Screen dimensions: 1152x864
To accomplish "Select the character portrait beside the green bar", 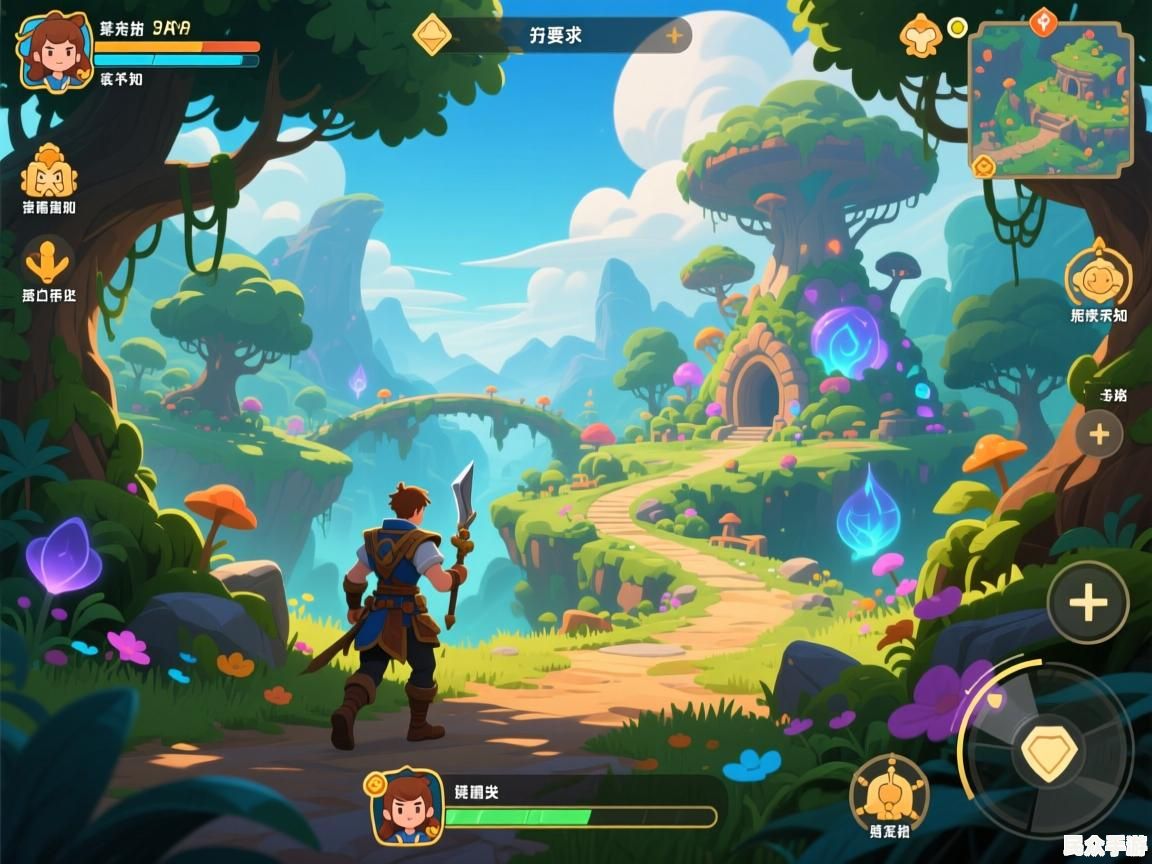I will pos(406,805).
